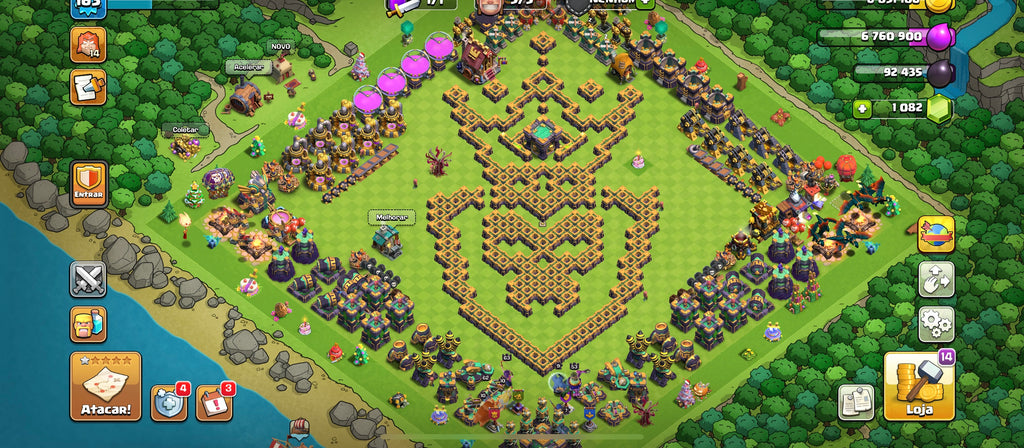Open the orange icon with badge 14

pyautogui.click(x=88, y=45)
